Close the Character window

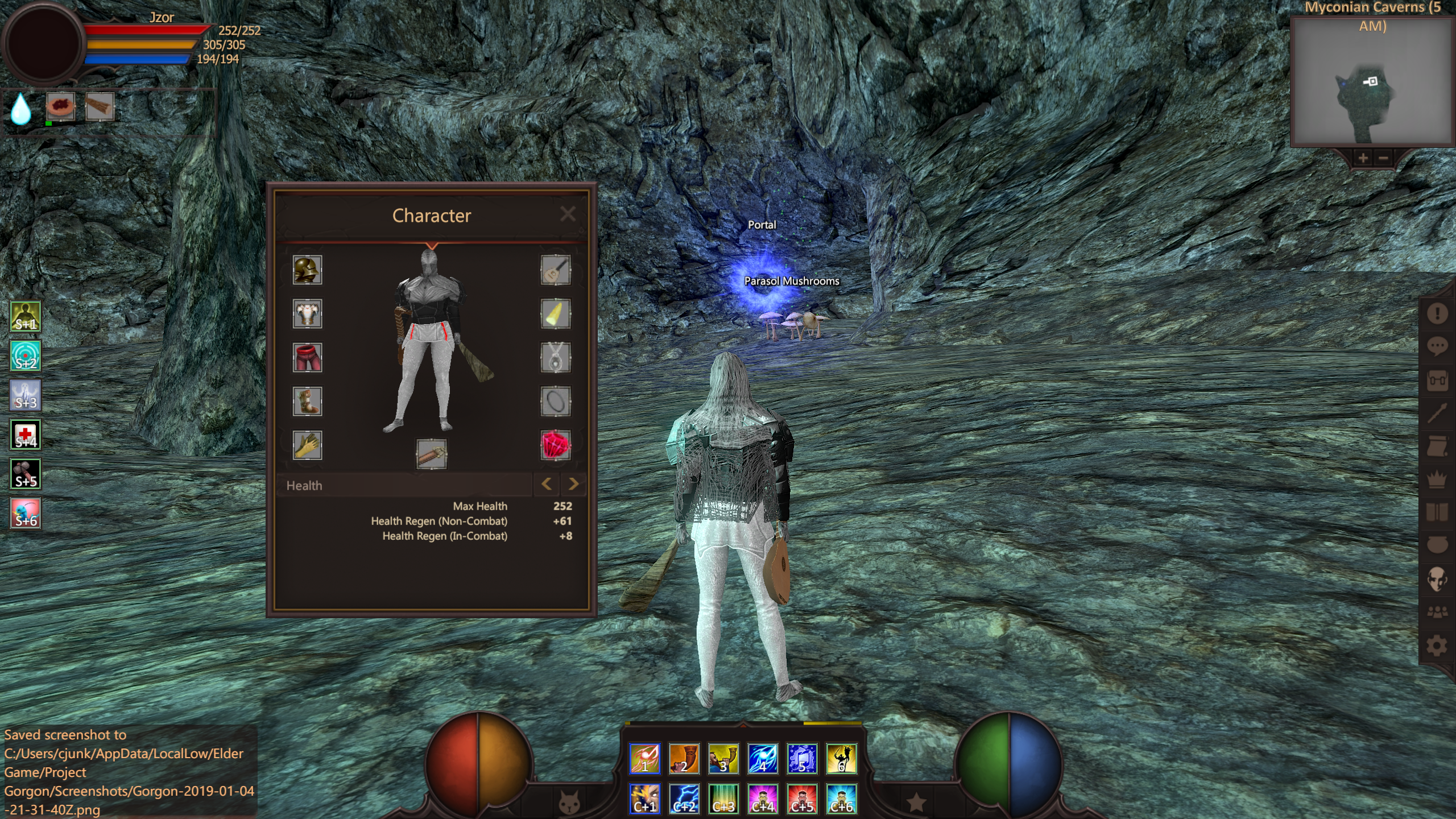[567, 214]
